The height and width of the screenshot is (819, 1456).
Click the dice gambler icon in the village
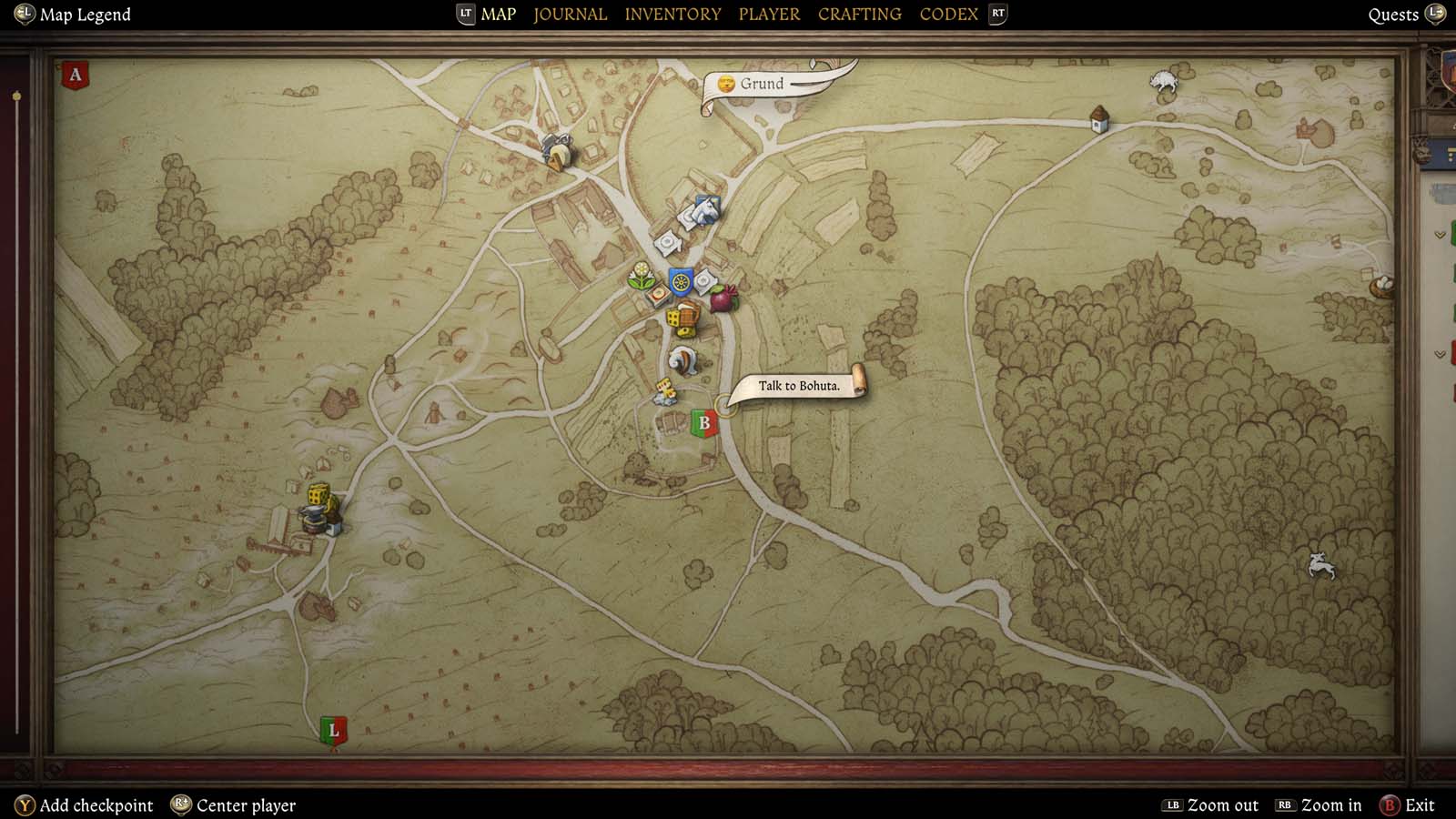674,318
